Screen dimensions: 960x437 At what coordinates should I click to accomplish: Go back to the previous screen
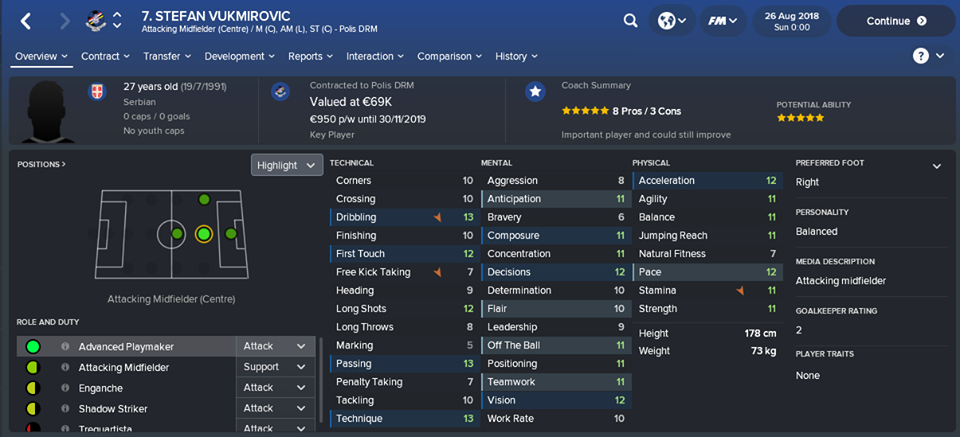click(26, 20)
